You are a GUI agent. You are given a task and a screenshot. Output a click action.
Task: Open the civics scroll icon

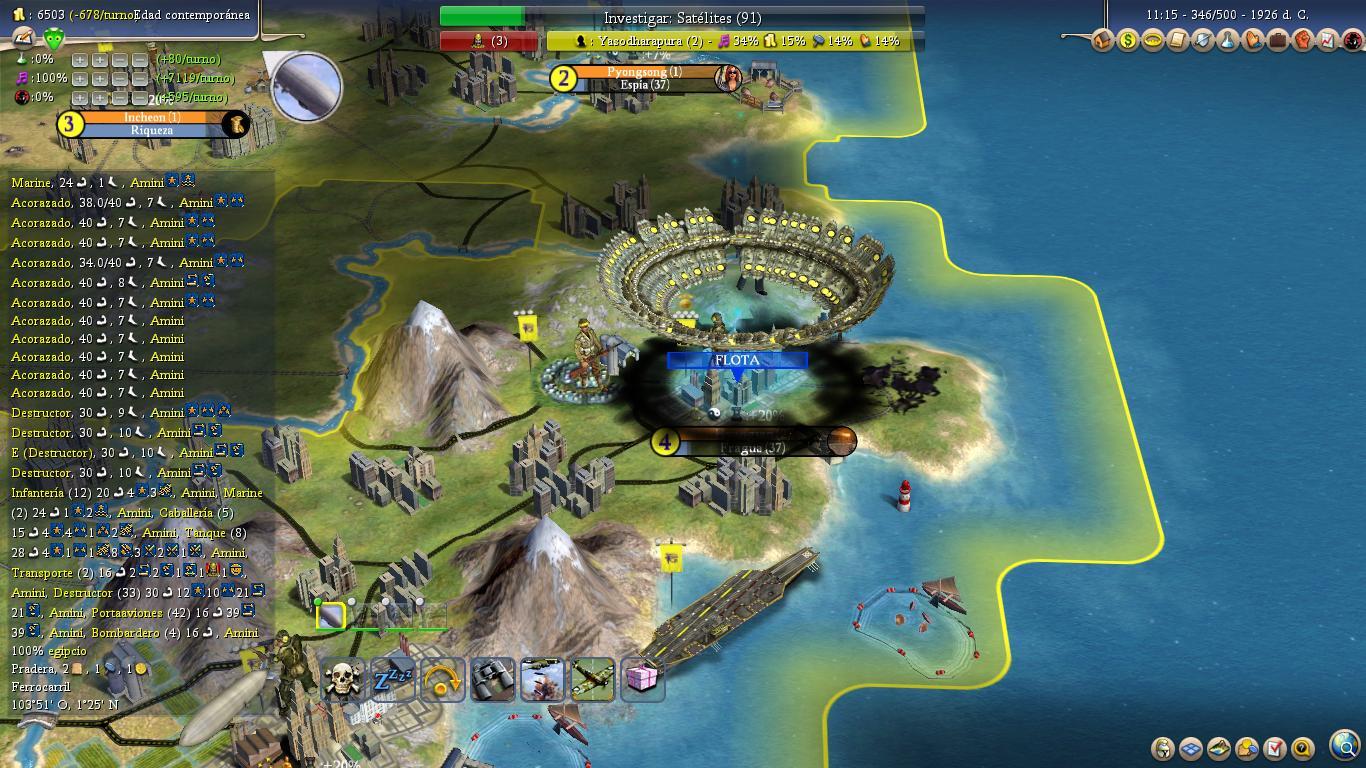(x=1177, y=41)
